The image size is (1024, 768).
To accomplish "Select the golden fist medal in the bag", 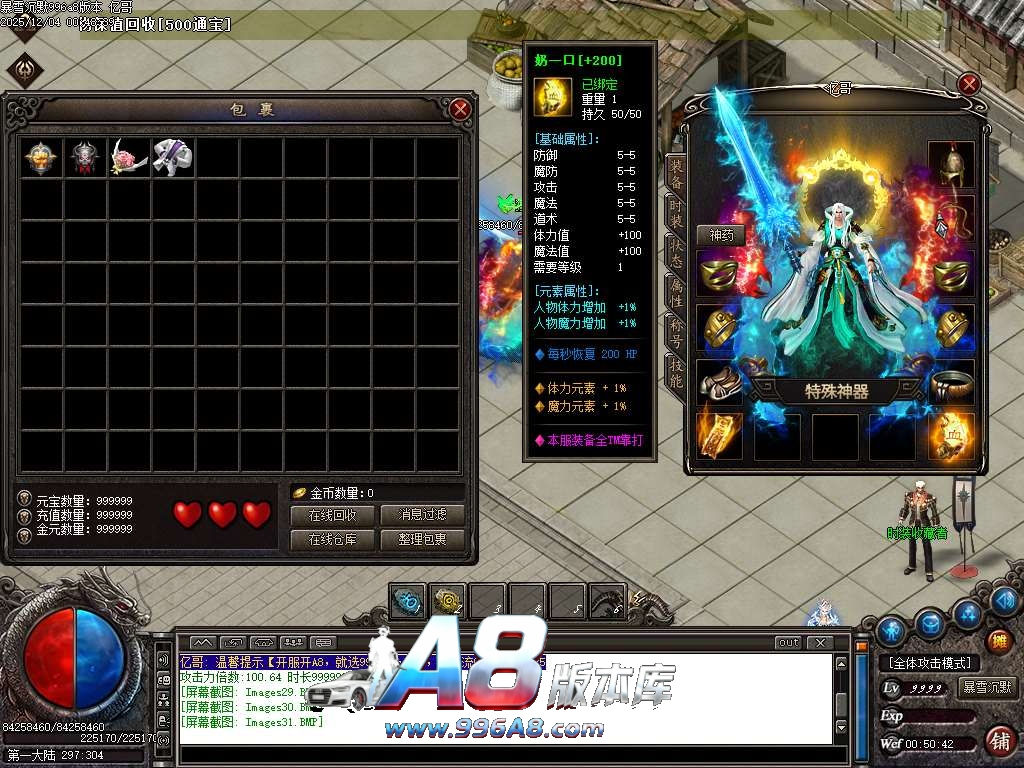I will click(41, 157).
